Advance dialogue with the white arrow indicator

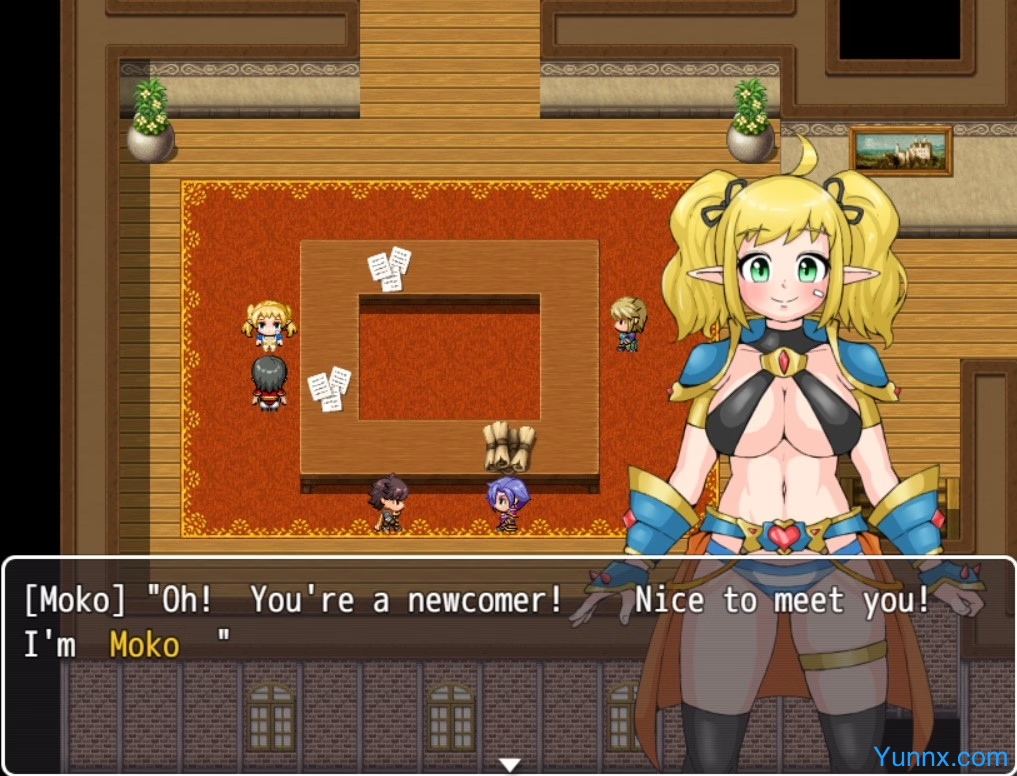tap(510, 765)
